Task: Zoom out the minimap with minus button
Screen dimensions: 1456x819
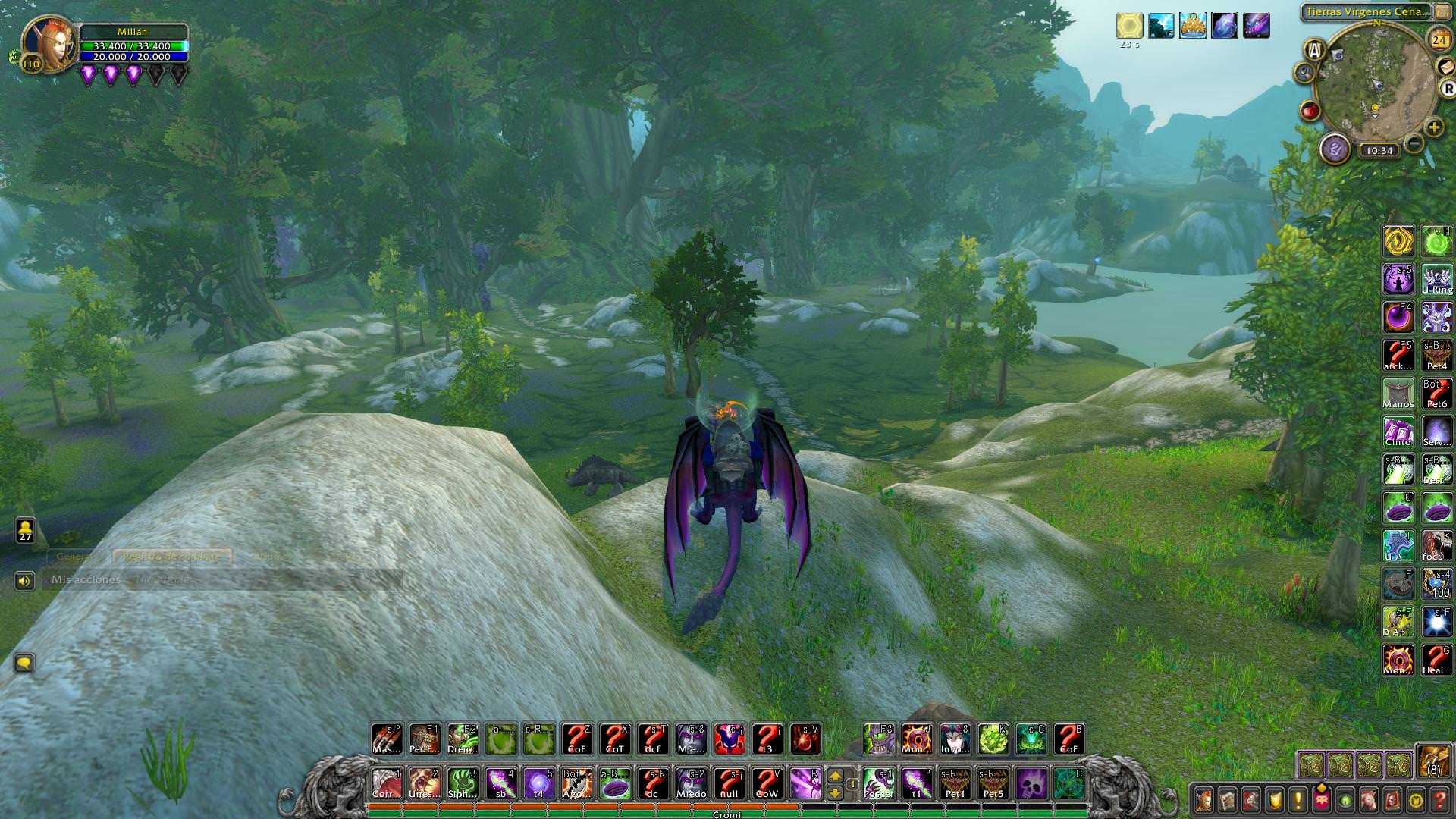Action: [x=1414, y=143]
